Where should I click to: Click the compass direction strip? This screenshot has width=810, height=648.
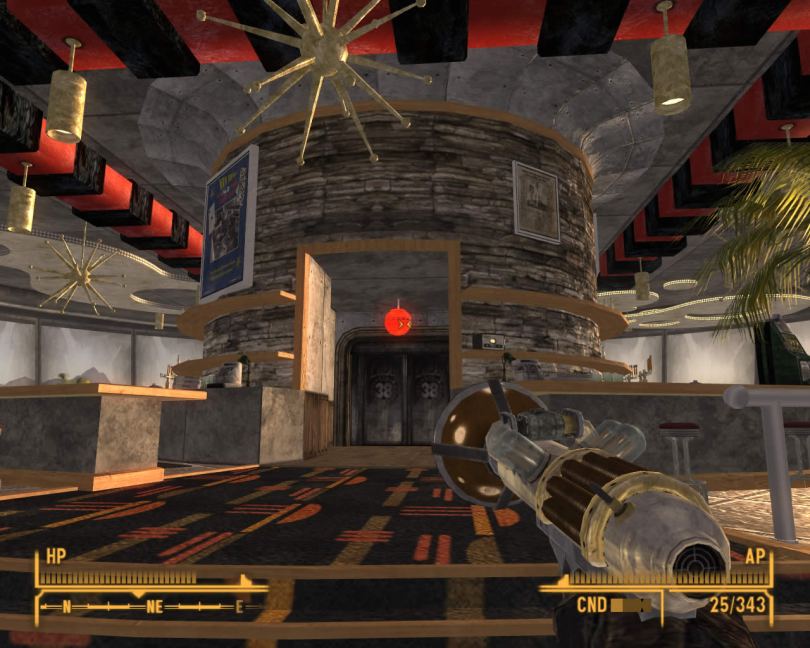click(150, 605)
